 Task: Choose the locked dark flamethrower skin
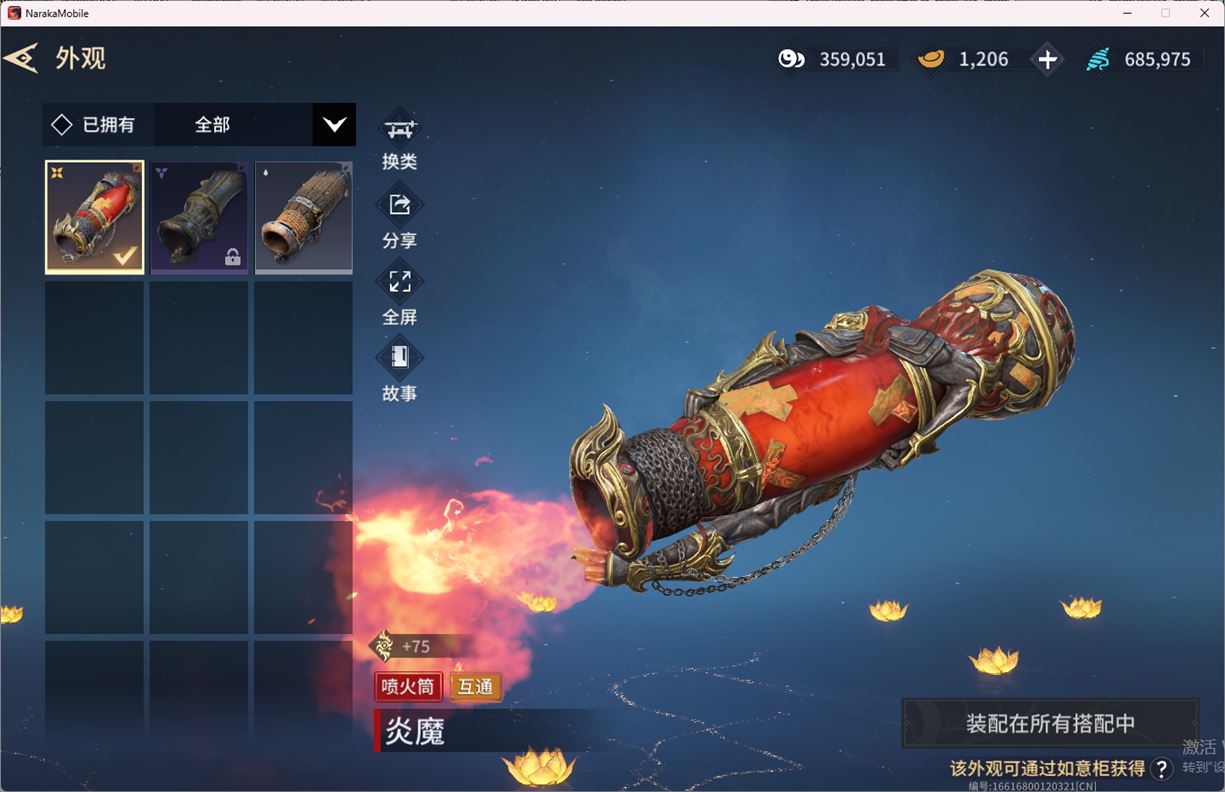click(199, 217)
